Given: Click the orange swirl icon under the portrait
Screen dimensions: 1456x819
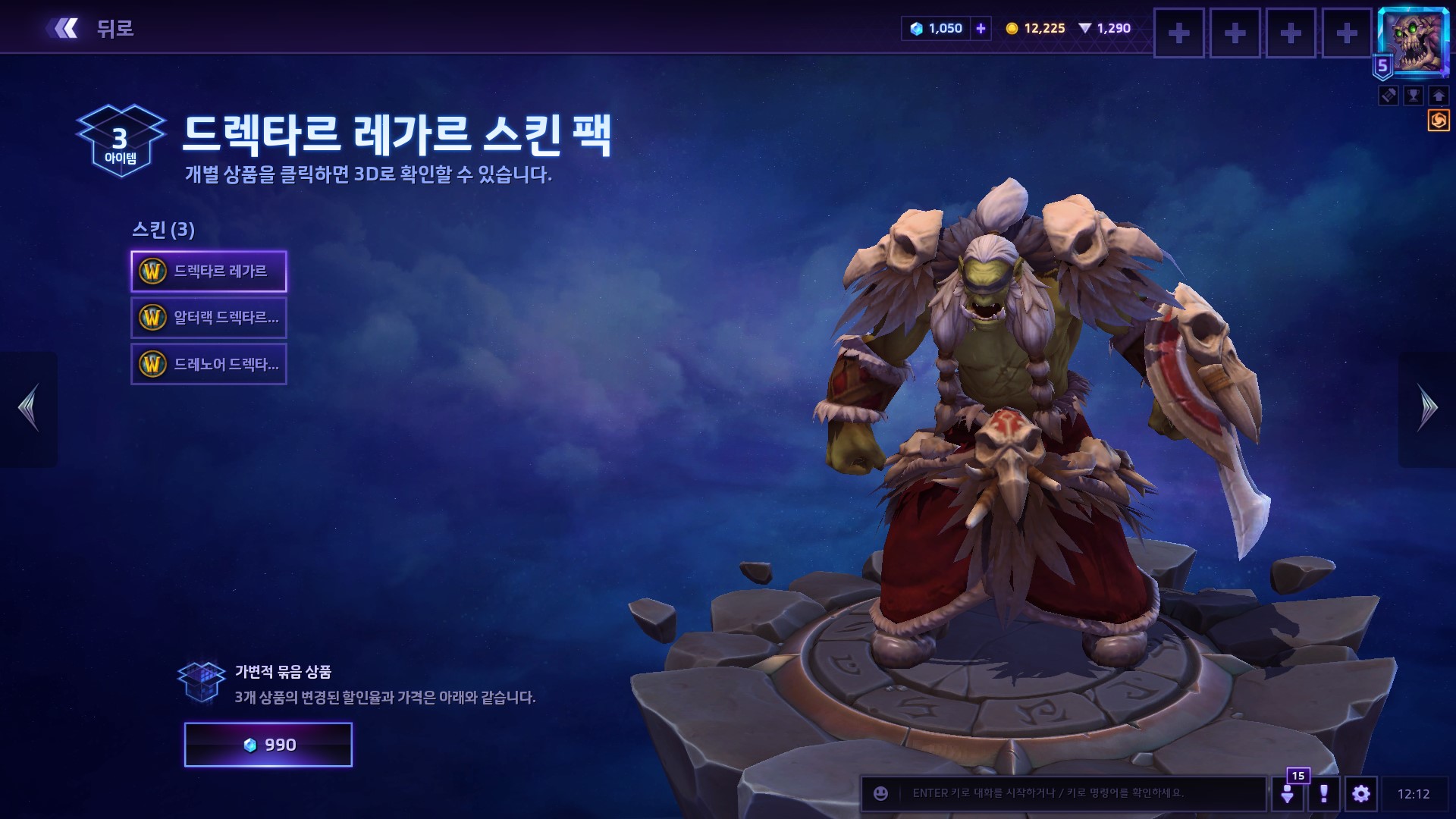Looking at the screenshot, I should click(1438, 121).
